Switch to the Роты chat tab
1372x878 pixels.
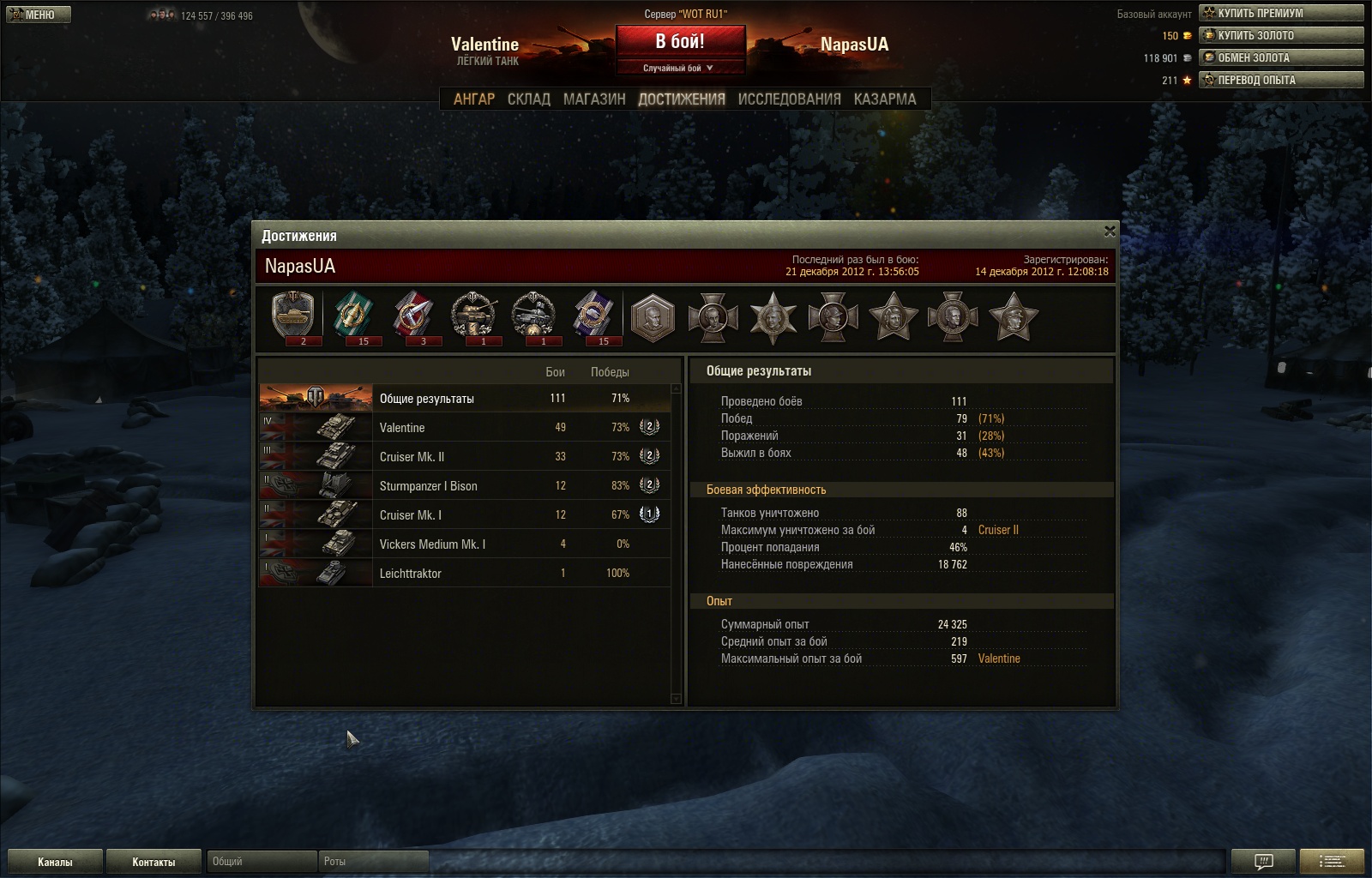pyautogui.click(x=373, y=862)
